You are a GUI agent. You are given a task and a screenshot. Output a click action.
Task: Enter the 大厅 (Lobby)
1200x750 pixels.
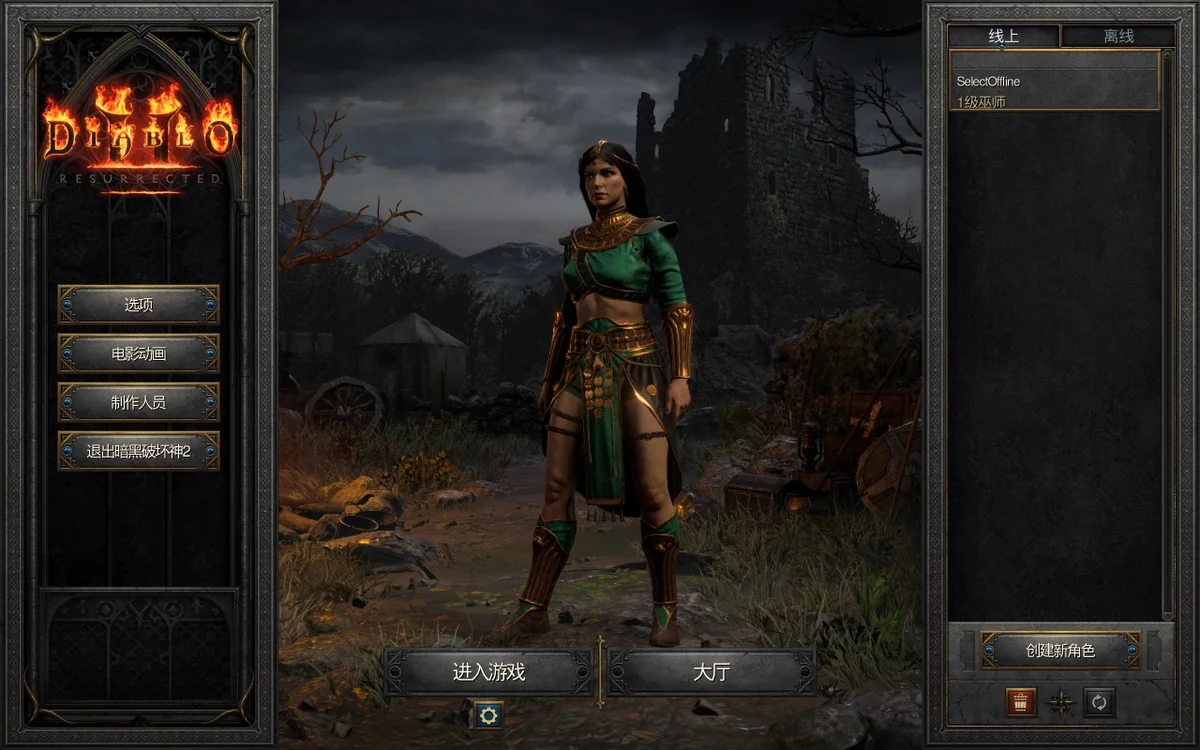pos(711,672)
